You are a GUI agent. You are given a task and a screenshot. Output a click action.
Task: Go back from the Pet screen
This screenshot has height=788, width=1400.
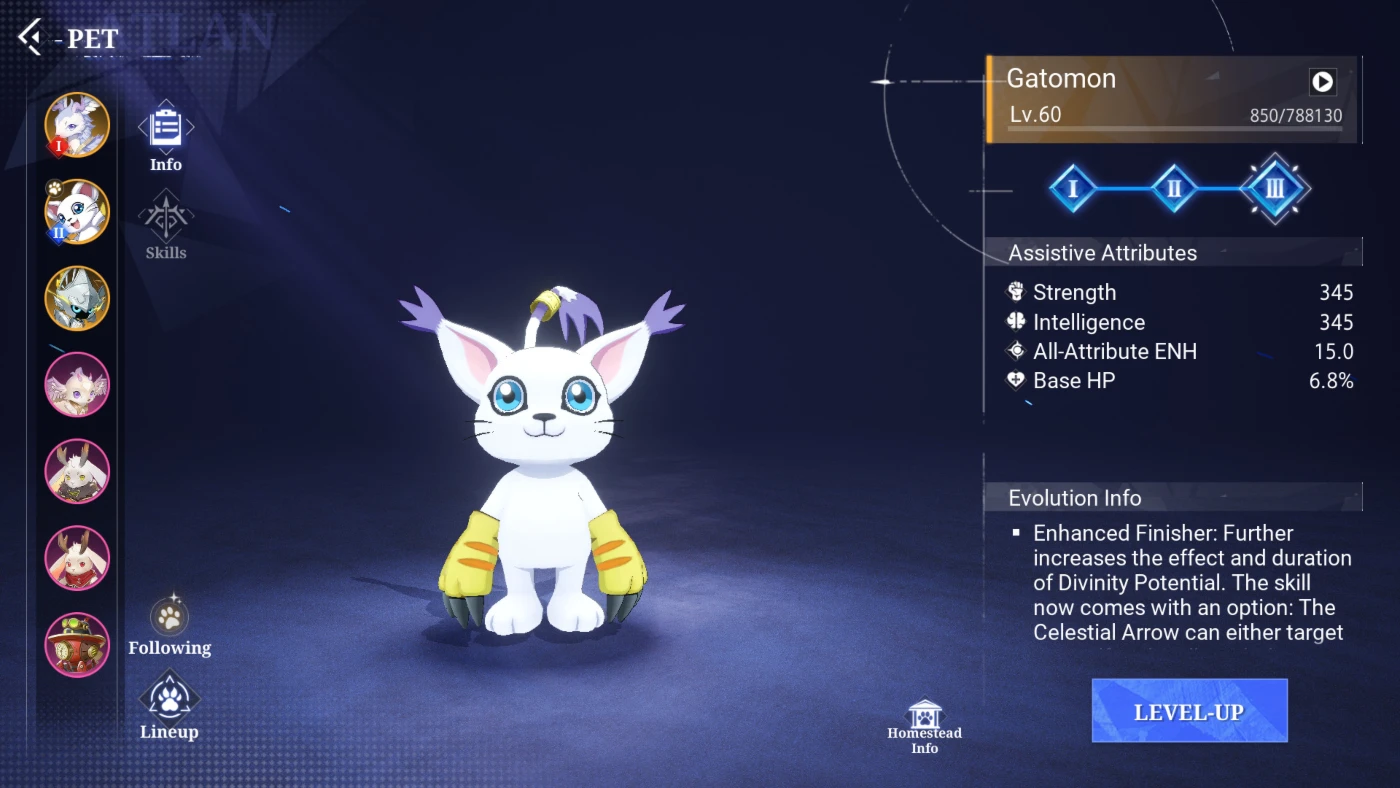[30, 38]
